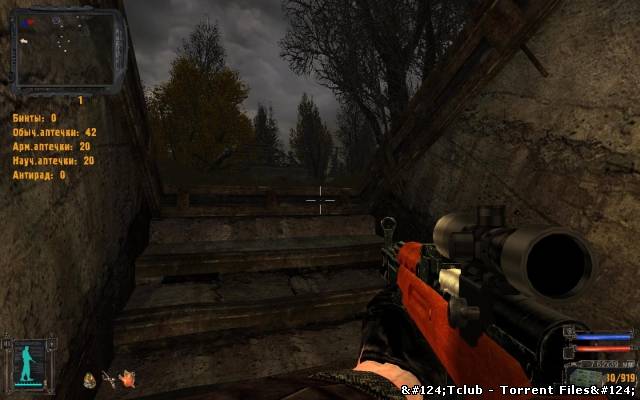Select the cyan stalker posture indicator
The width and height of the screenshot is (640, 400).
pos(25,364)
